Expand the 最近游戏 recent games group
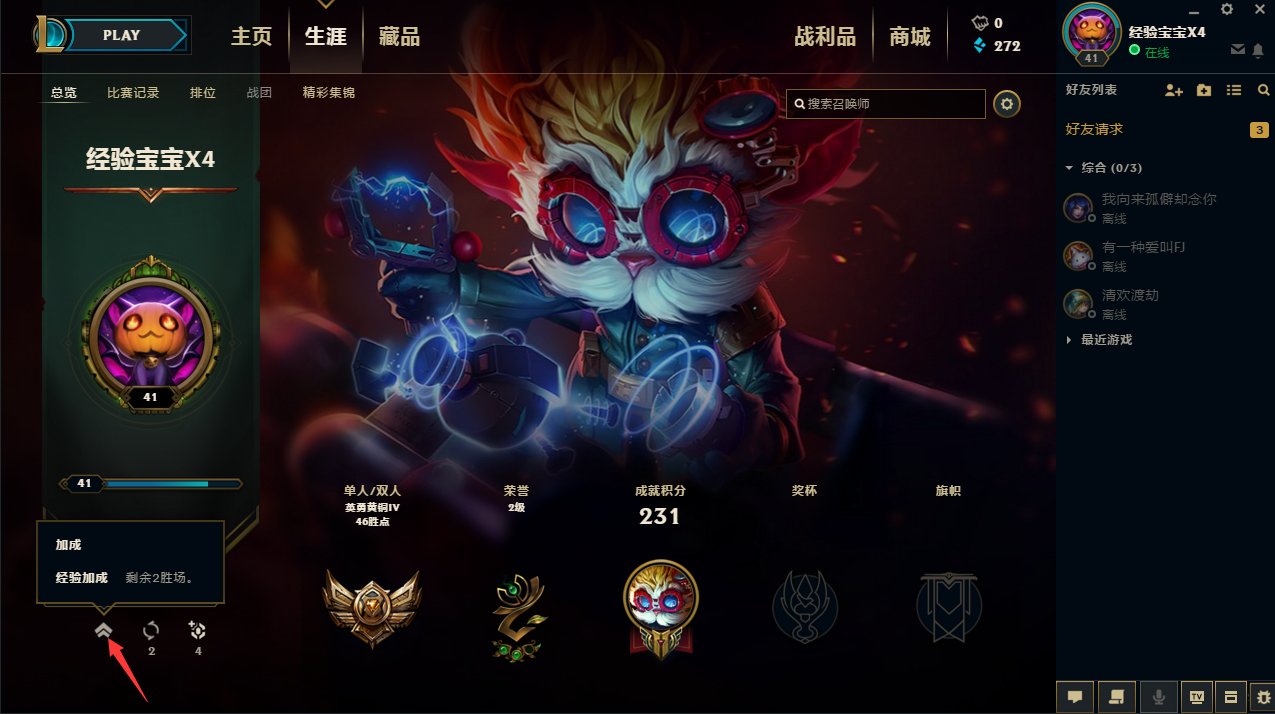Screen dimensions: 1275x714 [x=1069, y=340]
